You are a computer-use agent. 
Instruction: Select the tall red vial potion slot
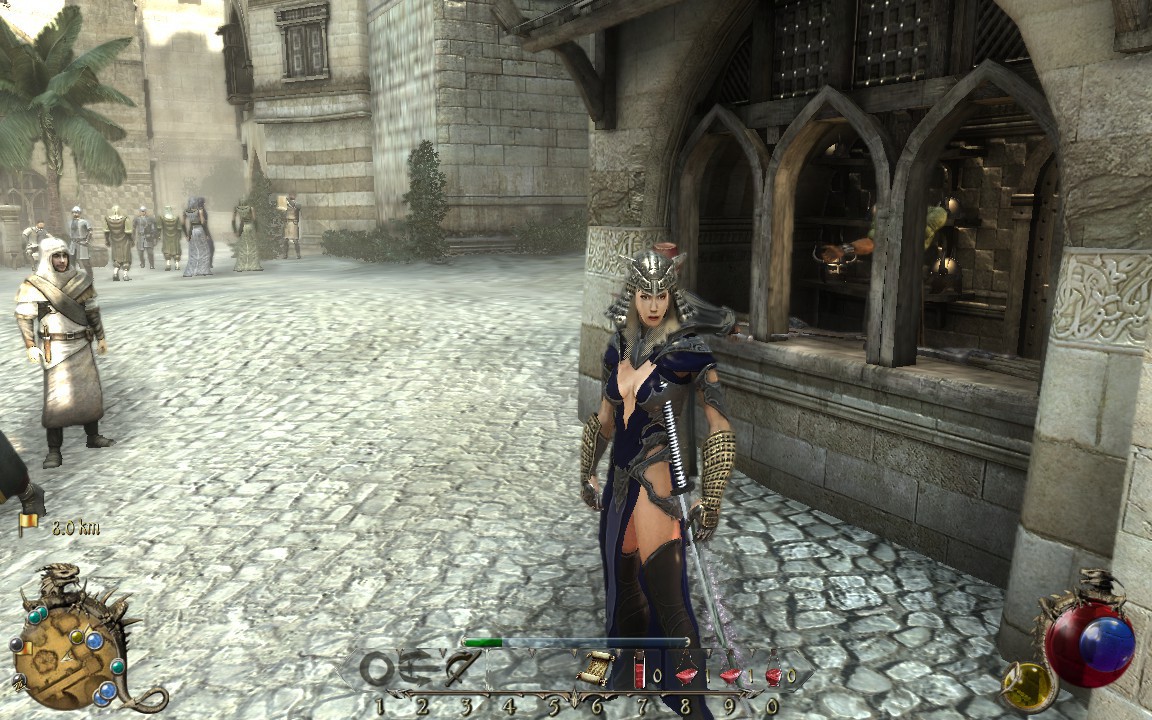[640, 668]
